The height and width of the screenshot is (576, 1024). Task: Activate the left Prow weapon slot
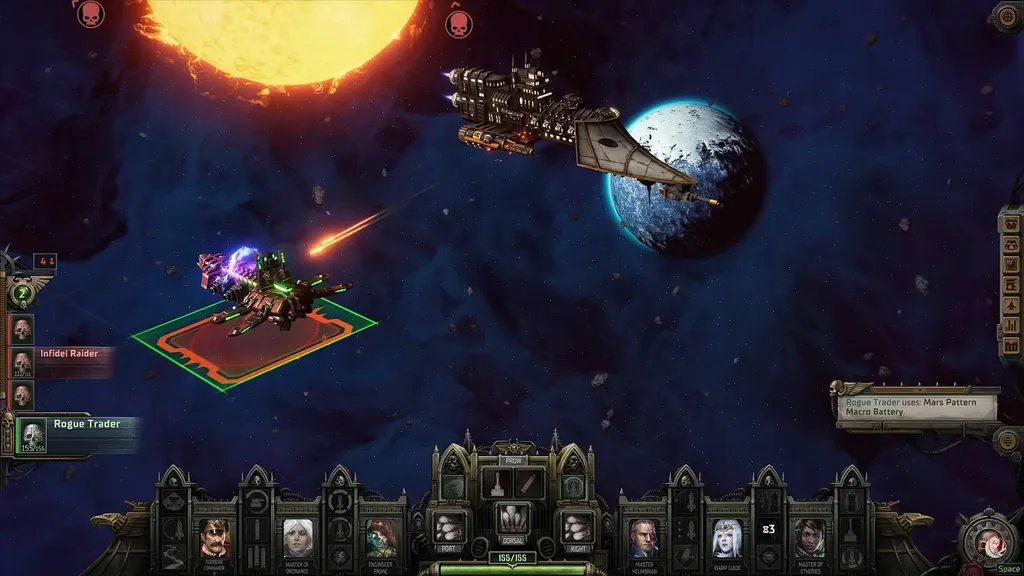496,484
